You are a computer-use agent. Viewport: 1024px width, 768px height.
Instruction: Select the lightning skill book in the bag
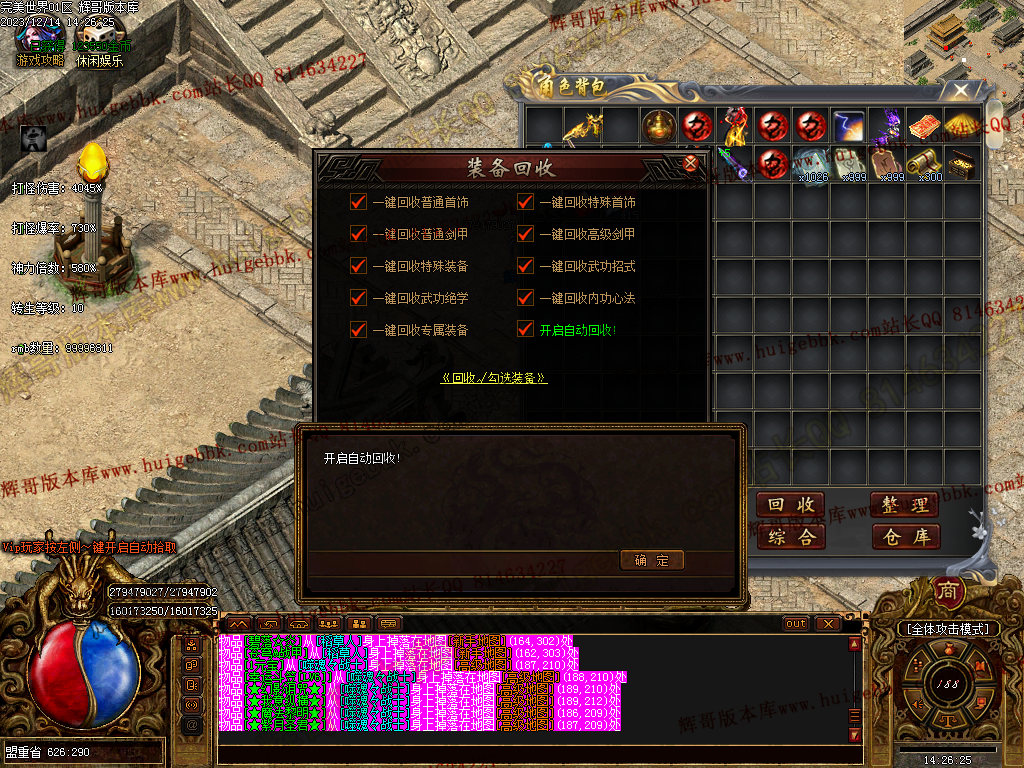click(849, 126)
